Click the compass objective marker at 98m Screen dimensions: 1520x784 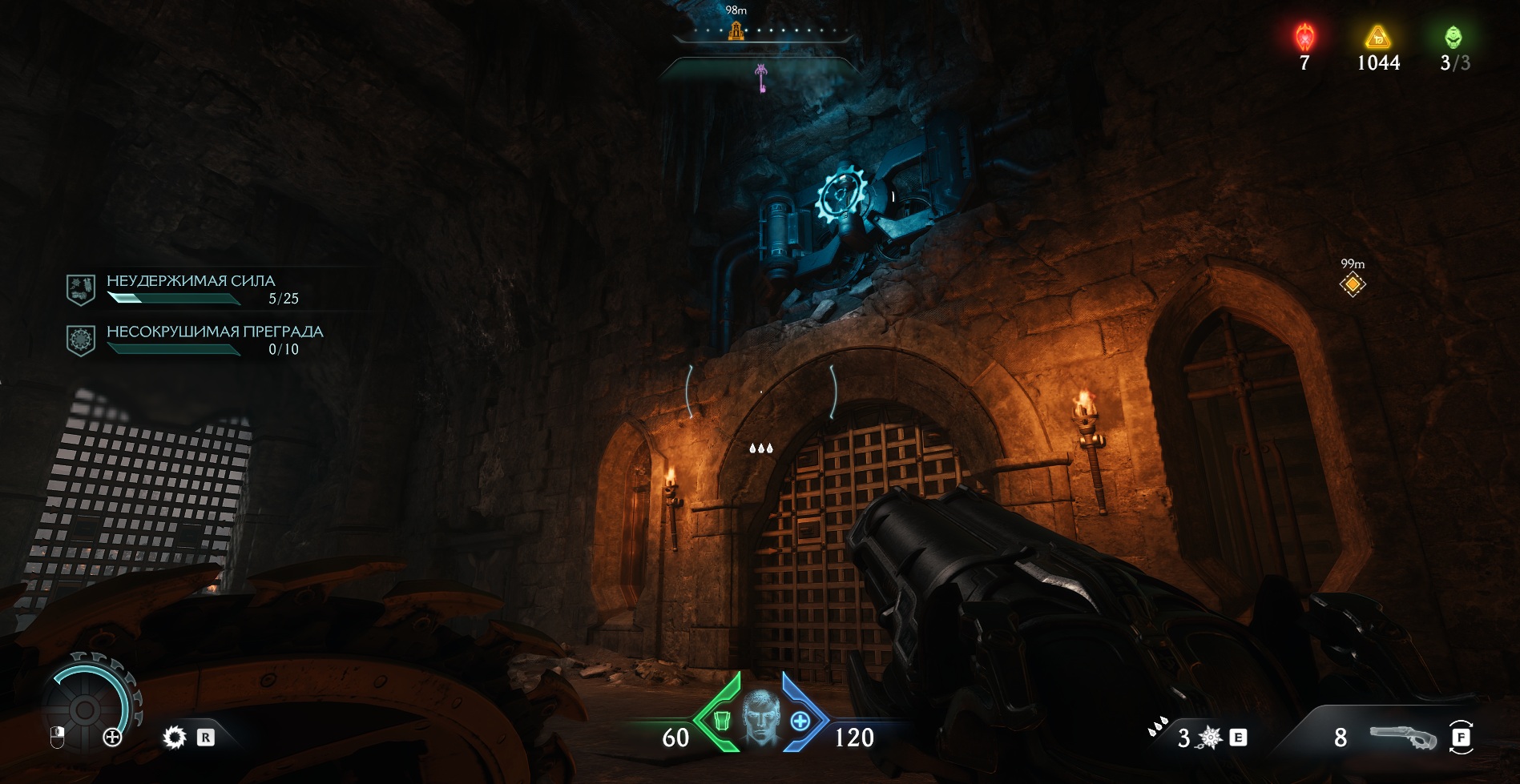(x=736, y=31)
